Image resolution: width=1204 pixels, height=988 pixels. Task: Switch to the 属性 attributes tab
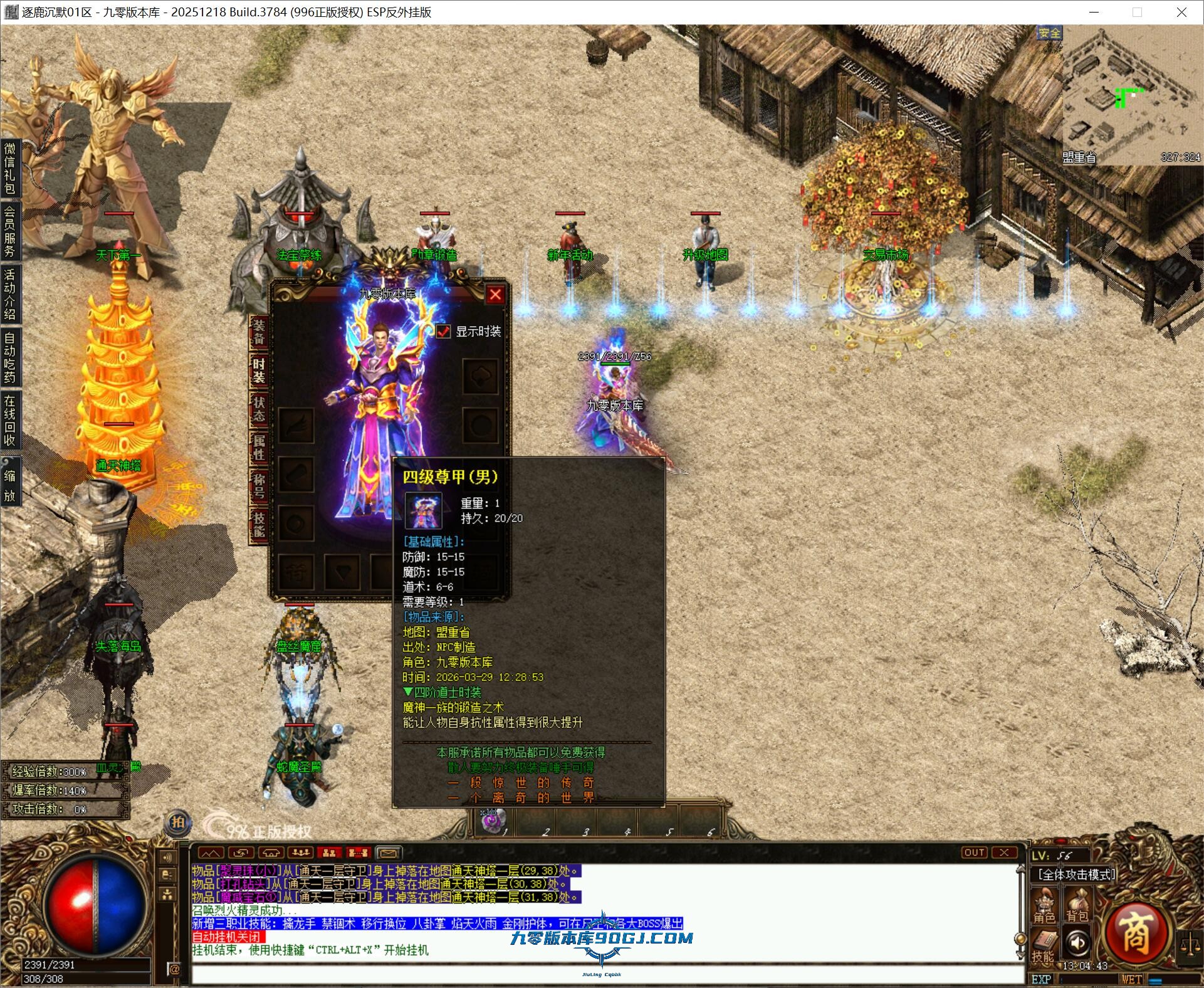[x=258, y=447]
